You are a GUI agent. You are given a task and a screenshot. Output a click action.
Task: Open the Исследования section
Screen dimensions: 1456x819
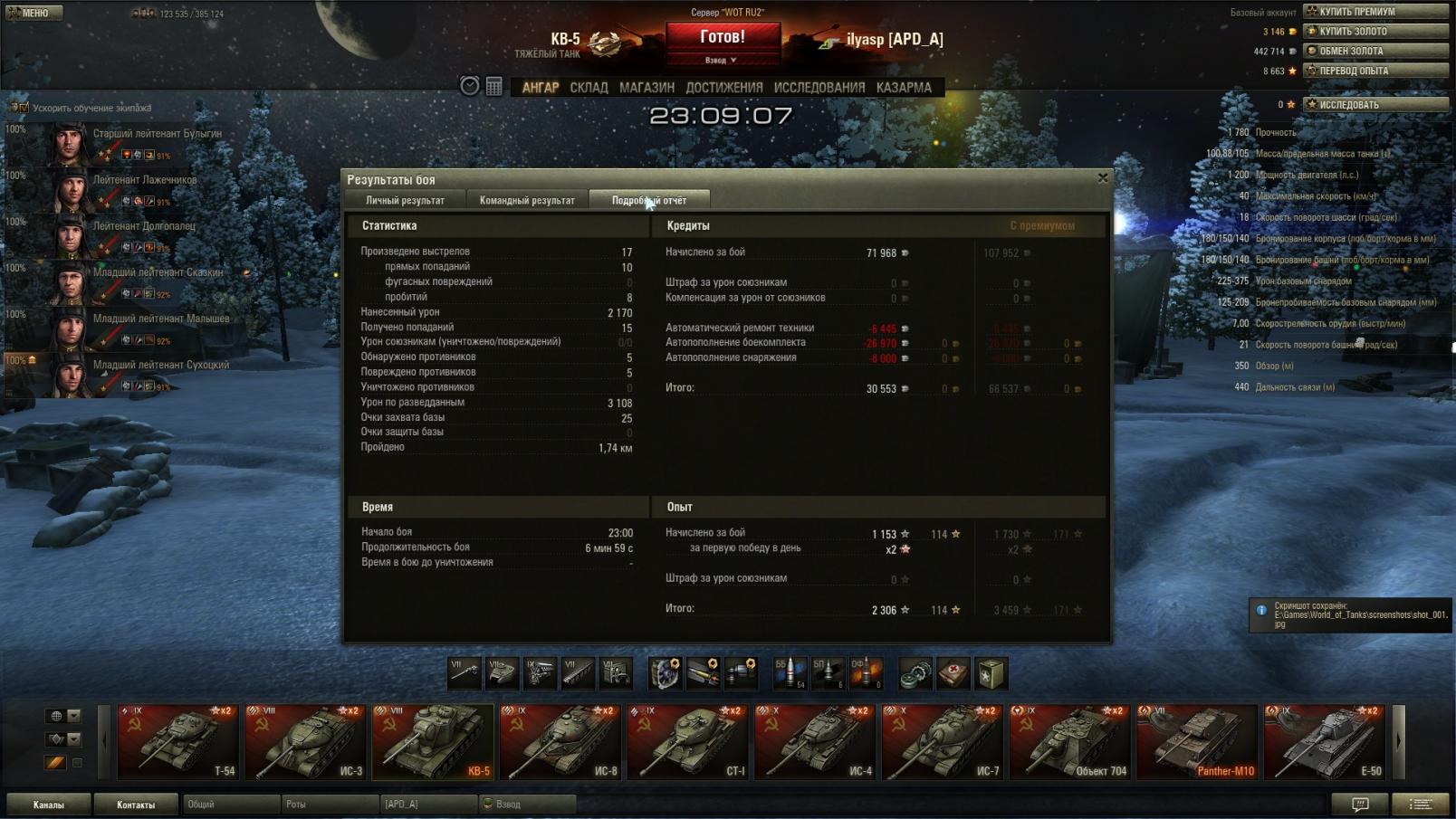point(819,88)
